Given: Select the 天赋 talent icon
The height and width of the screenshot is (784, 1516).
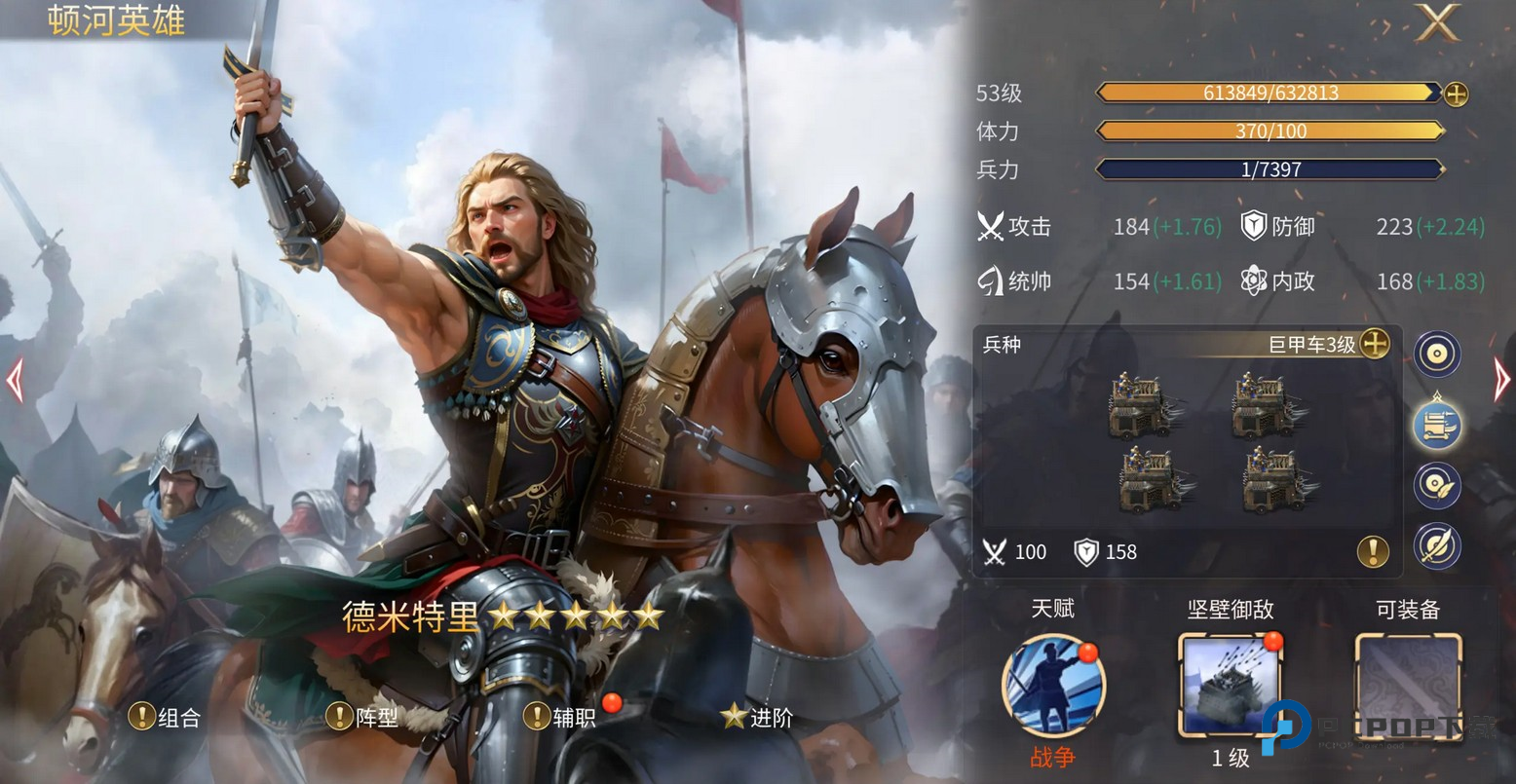Looking at the screenshot, I should click(x=1052, y=686).
